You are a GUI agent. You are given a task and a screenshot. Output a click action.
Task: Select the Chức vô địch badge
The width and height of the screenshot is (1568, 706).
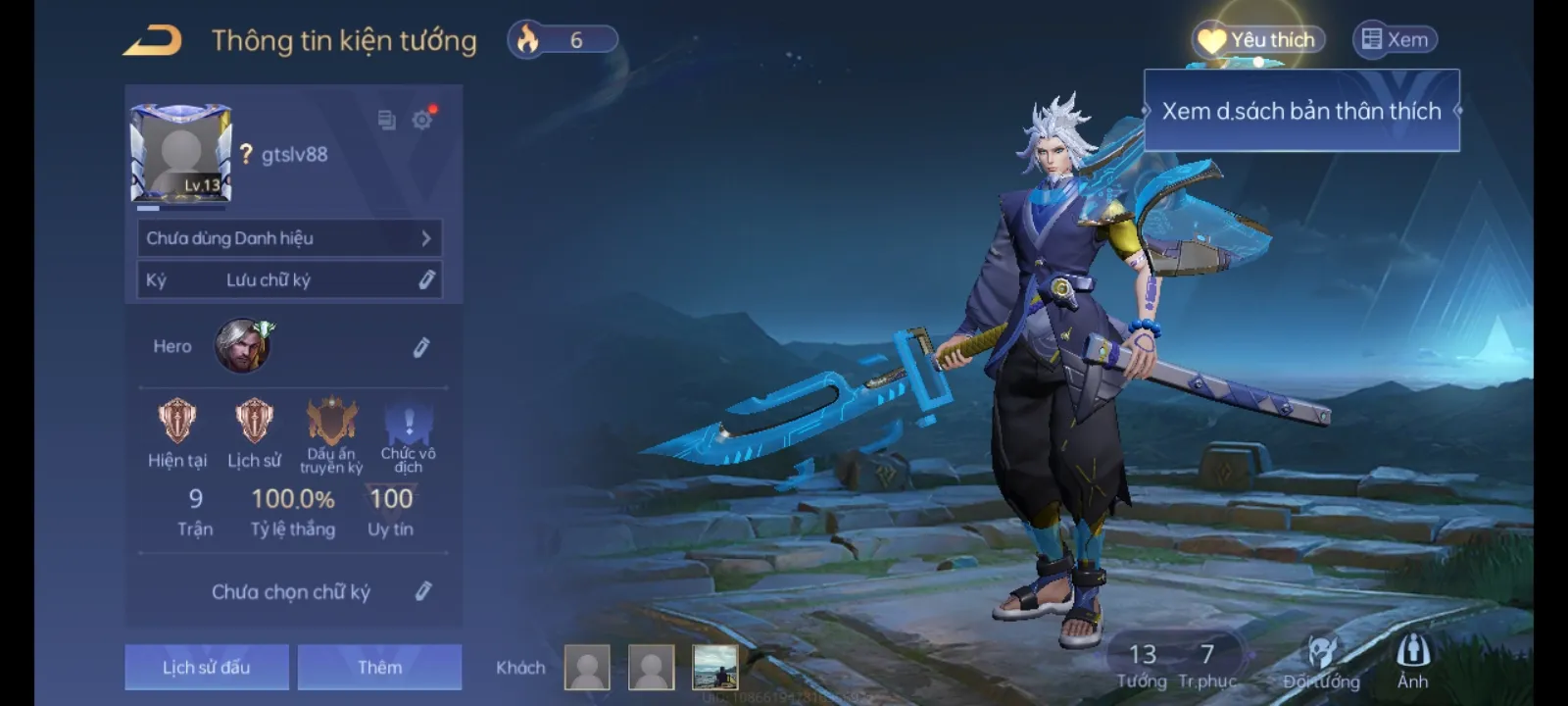tap(409, 424)
